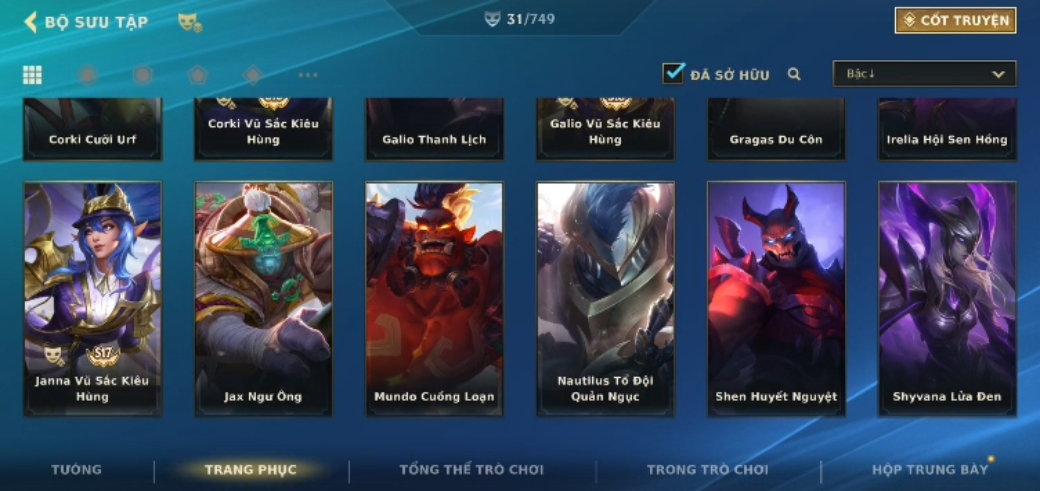Select Nautilus Tổ Đội Quản Ngục skin
1040x491 pixels.
(x=605, y=297)
